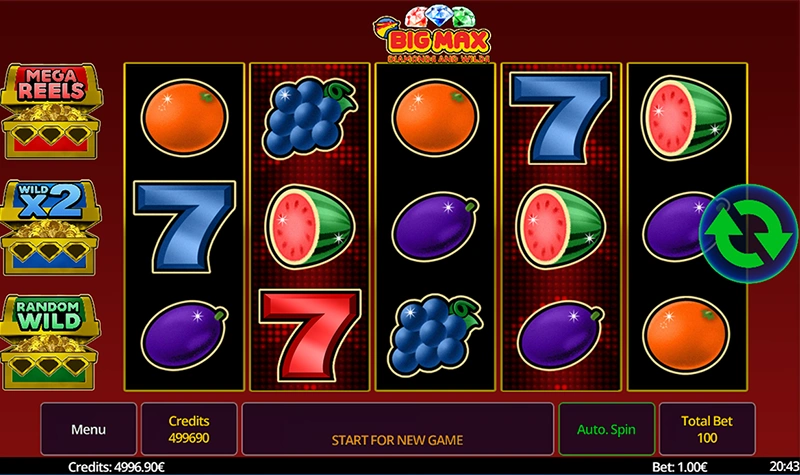Open the Menu button
The image size is (800, 475).
[88, 429]
